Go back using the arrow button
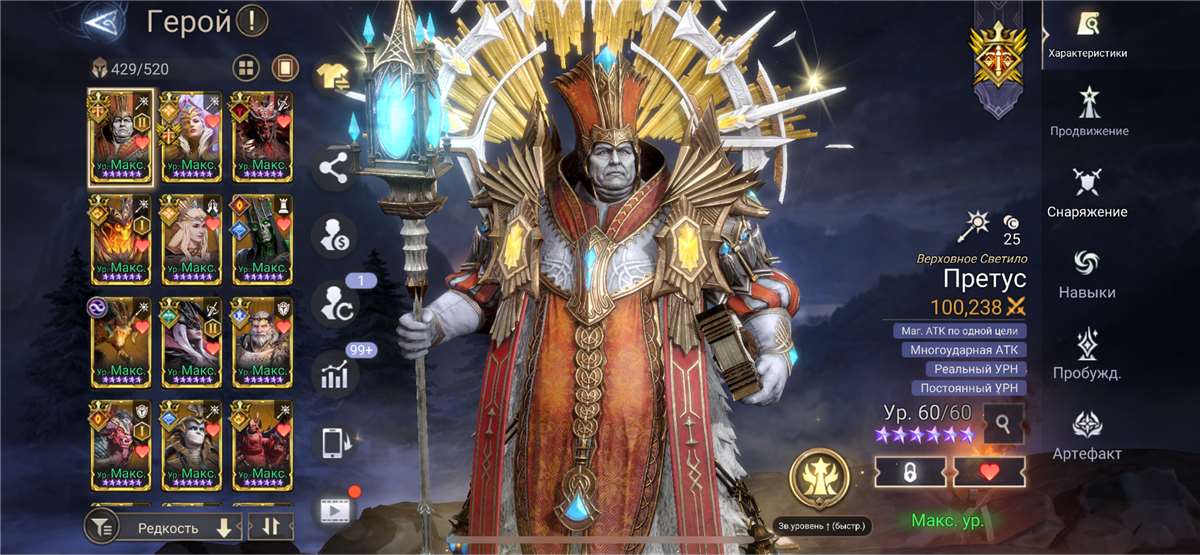The height and width of the screenshot is (555, 1200). (99, 20)
